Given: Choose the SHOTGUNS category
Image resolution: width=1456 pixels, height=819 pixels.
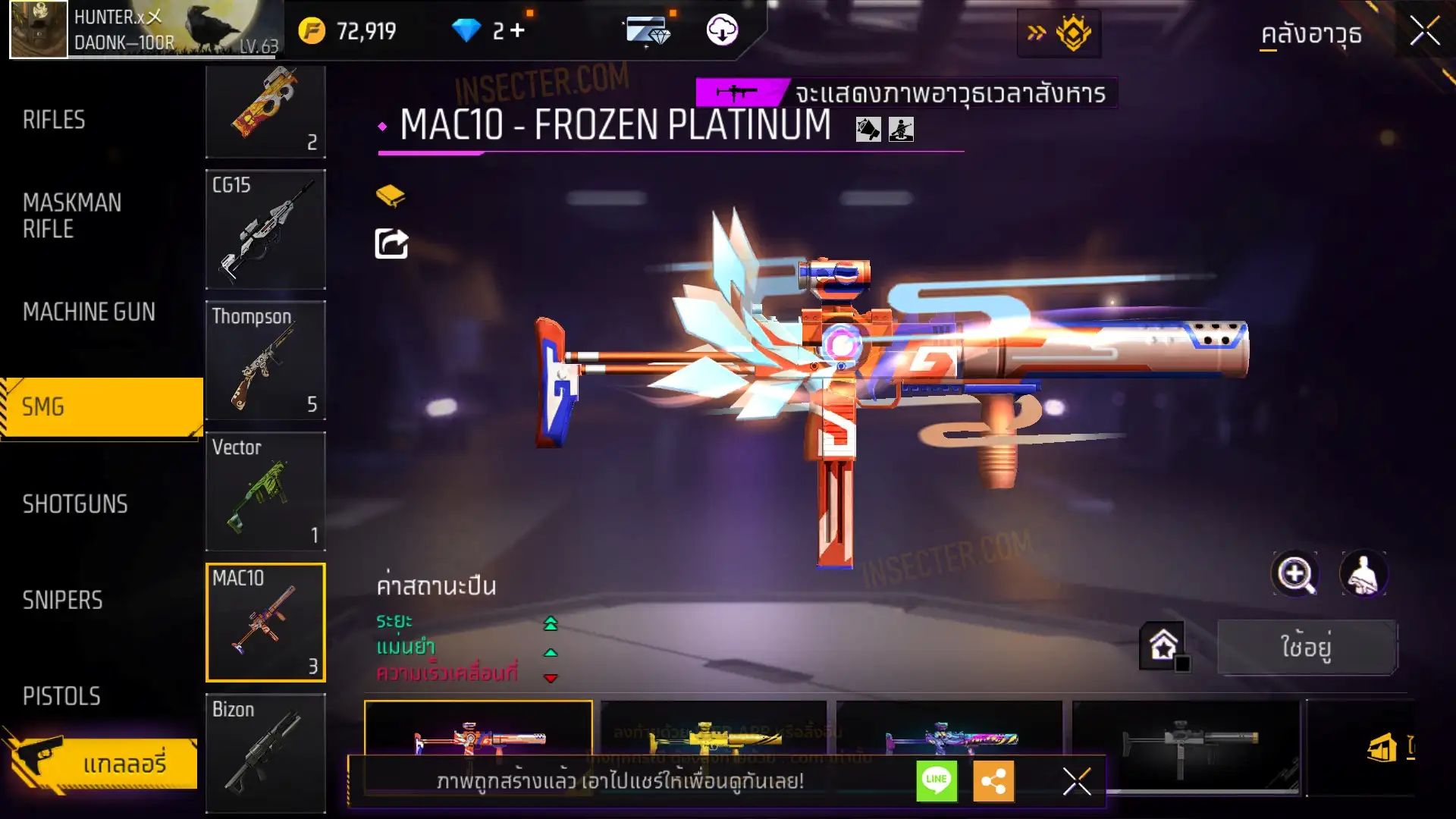Looking at the screenshot, I should [75, 504].
